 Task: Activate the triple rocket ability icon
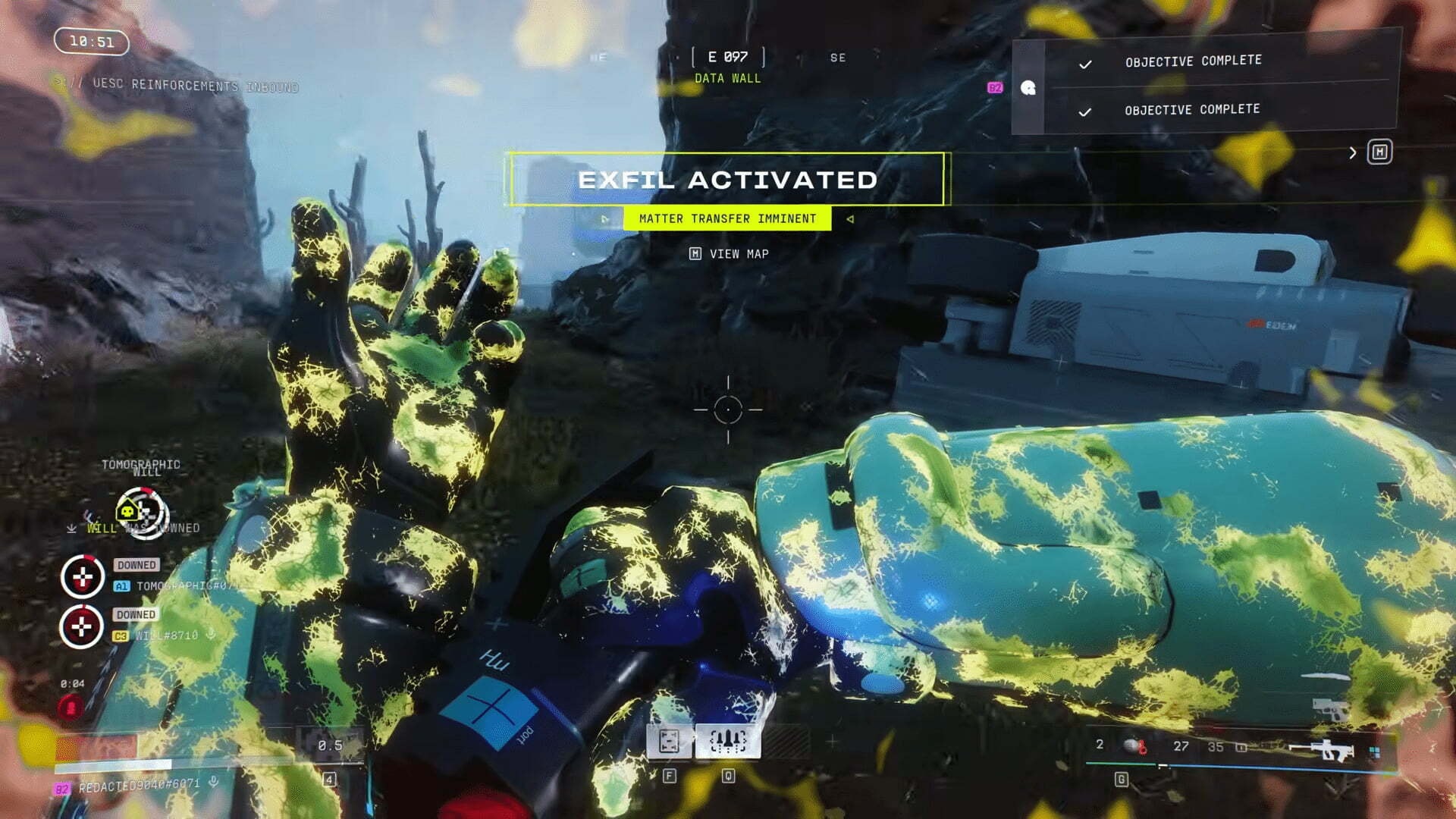[x=727, y=741]
